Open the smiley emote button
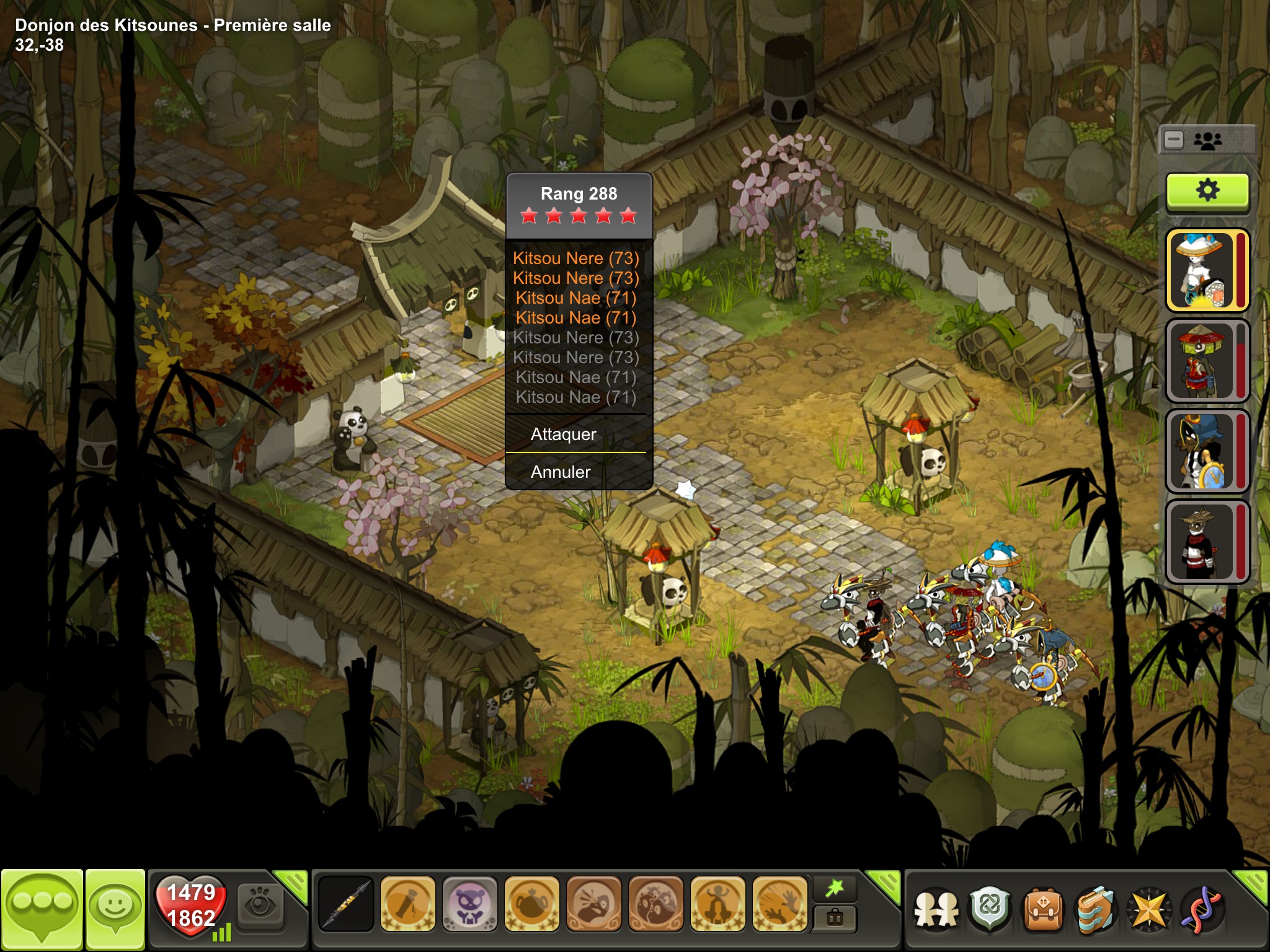The image size is (1270, 952). pyautogui.click(x=115, y=909)
